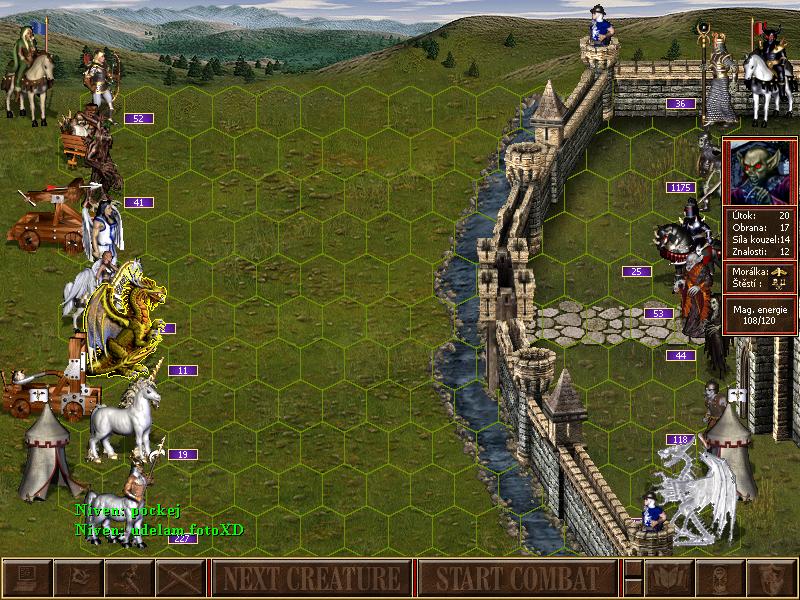
Task: Open combat options with the computer icon
Action: pos(26,578)
